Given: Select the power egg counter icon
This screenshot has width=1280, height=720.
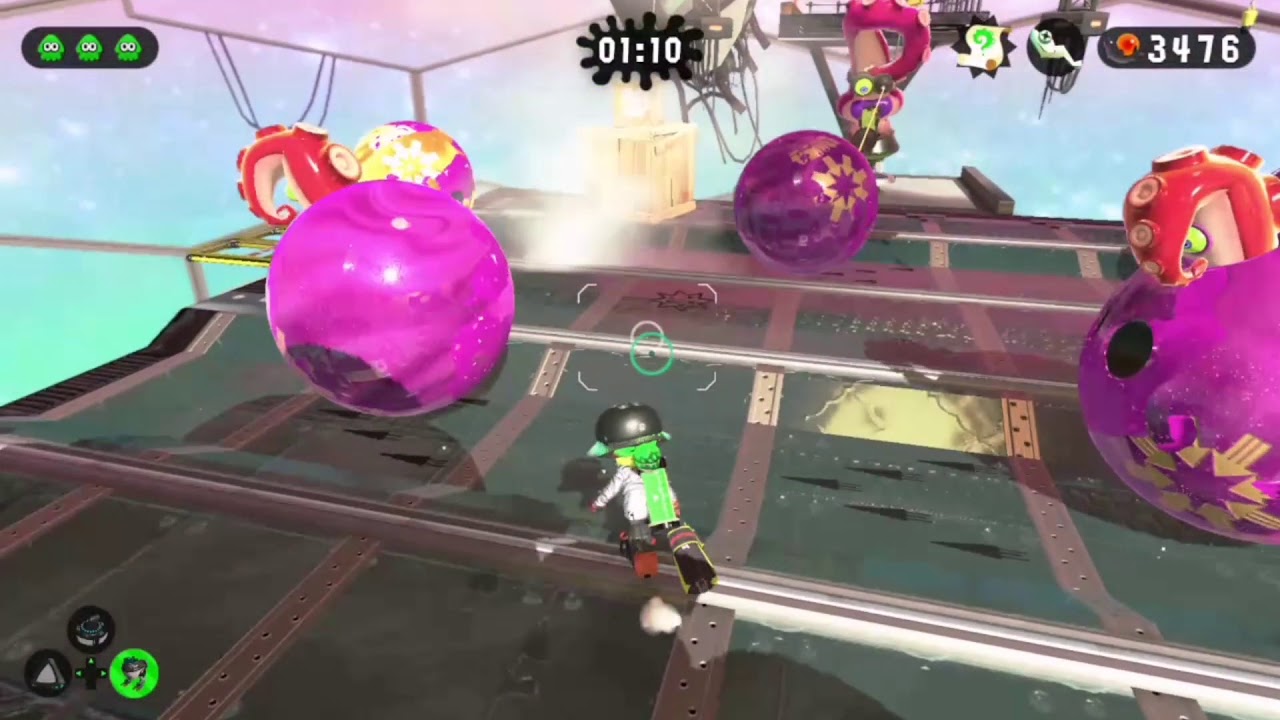Looking at the screenshot, I should (x=1128, y=44).
